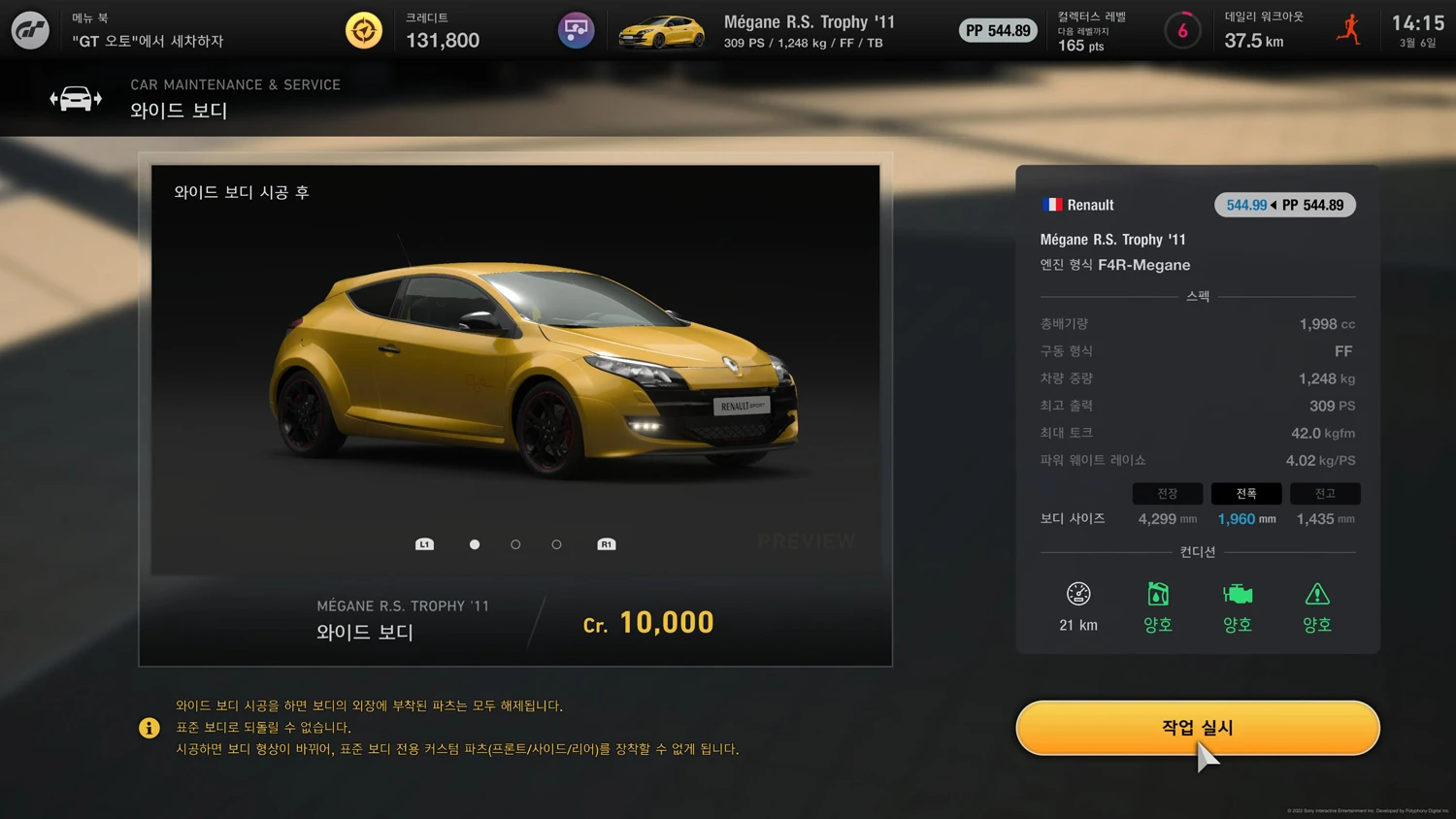This screenshot has height=819, width=1456.
Task: Select the 전폭 body size tab
Action: [1246, 494]
